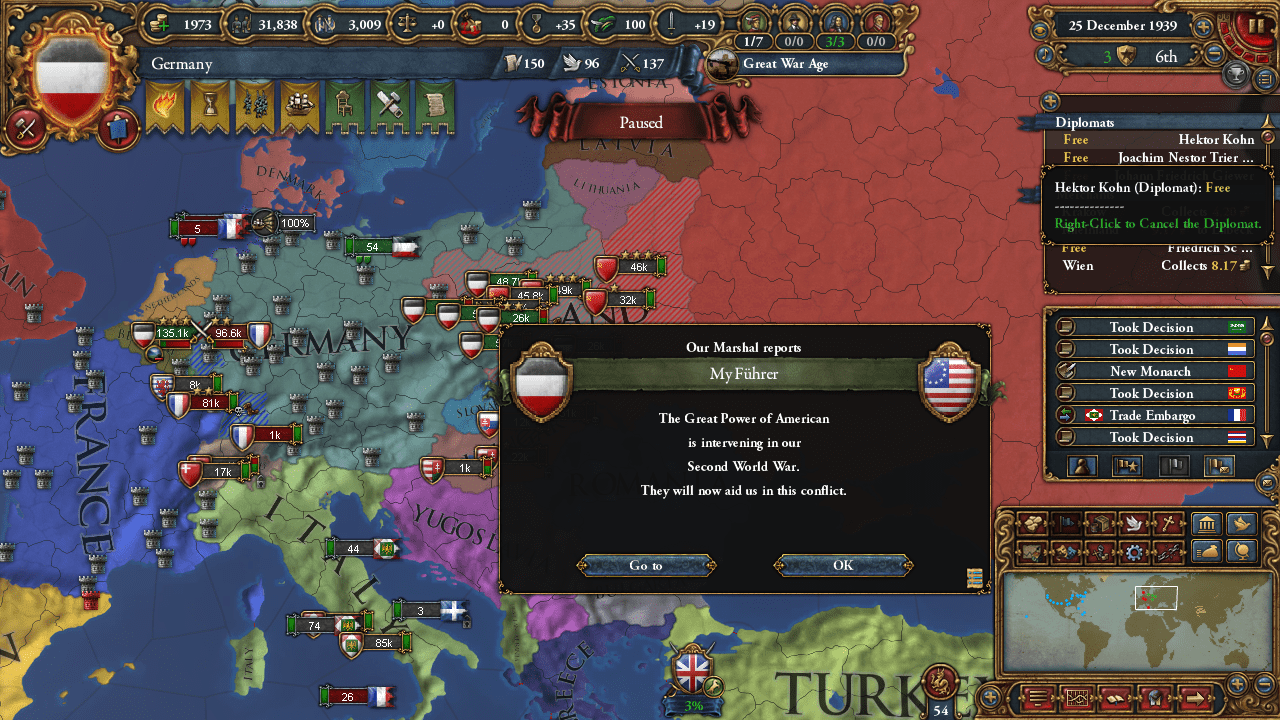Open Germany's coat of arms shield

click(70, 72)
